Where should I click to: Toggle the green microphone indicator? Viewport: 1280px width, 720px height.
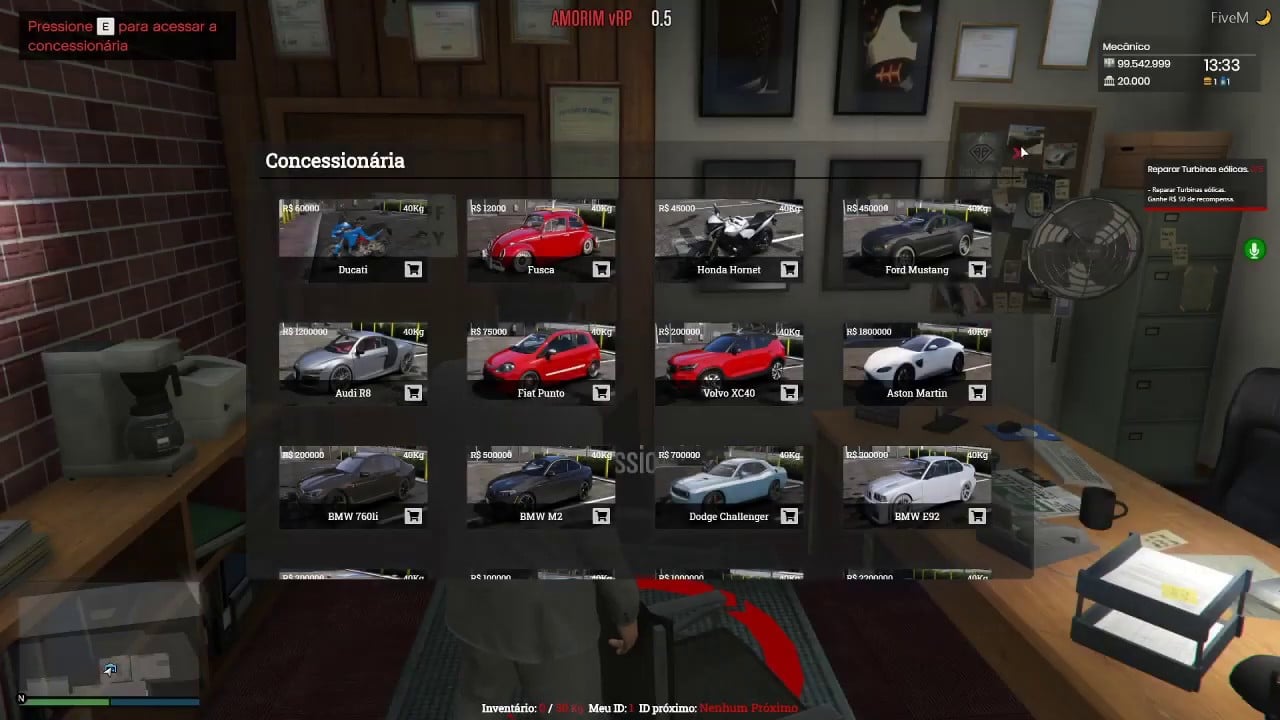pyautogui.click(x=1254, y=249)
